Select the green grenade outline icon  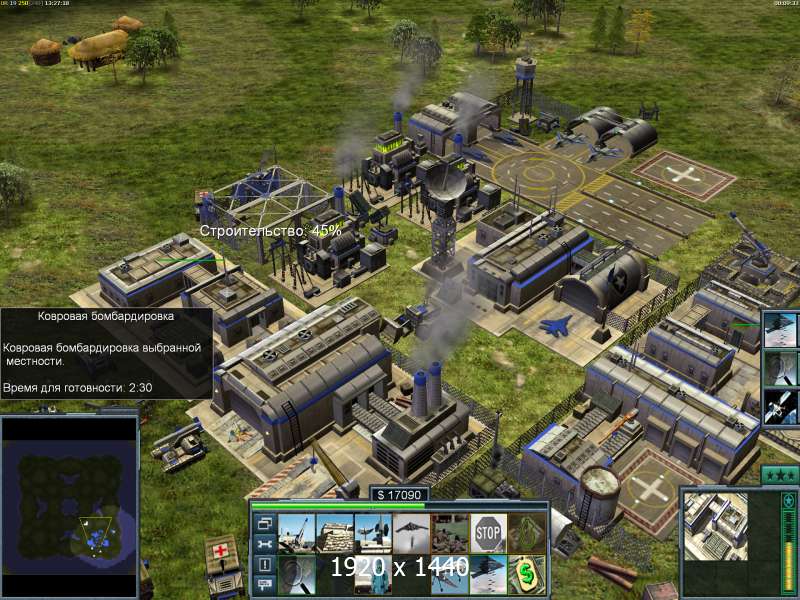tap(526, 533)
